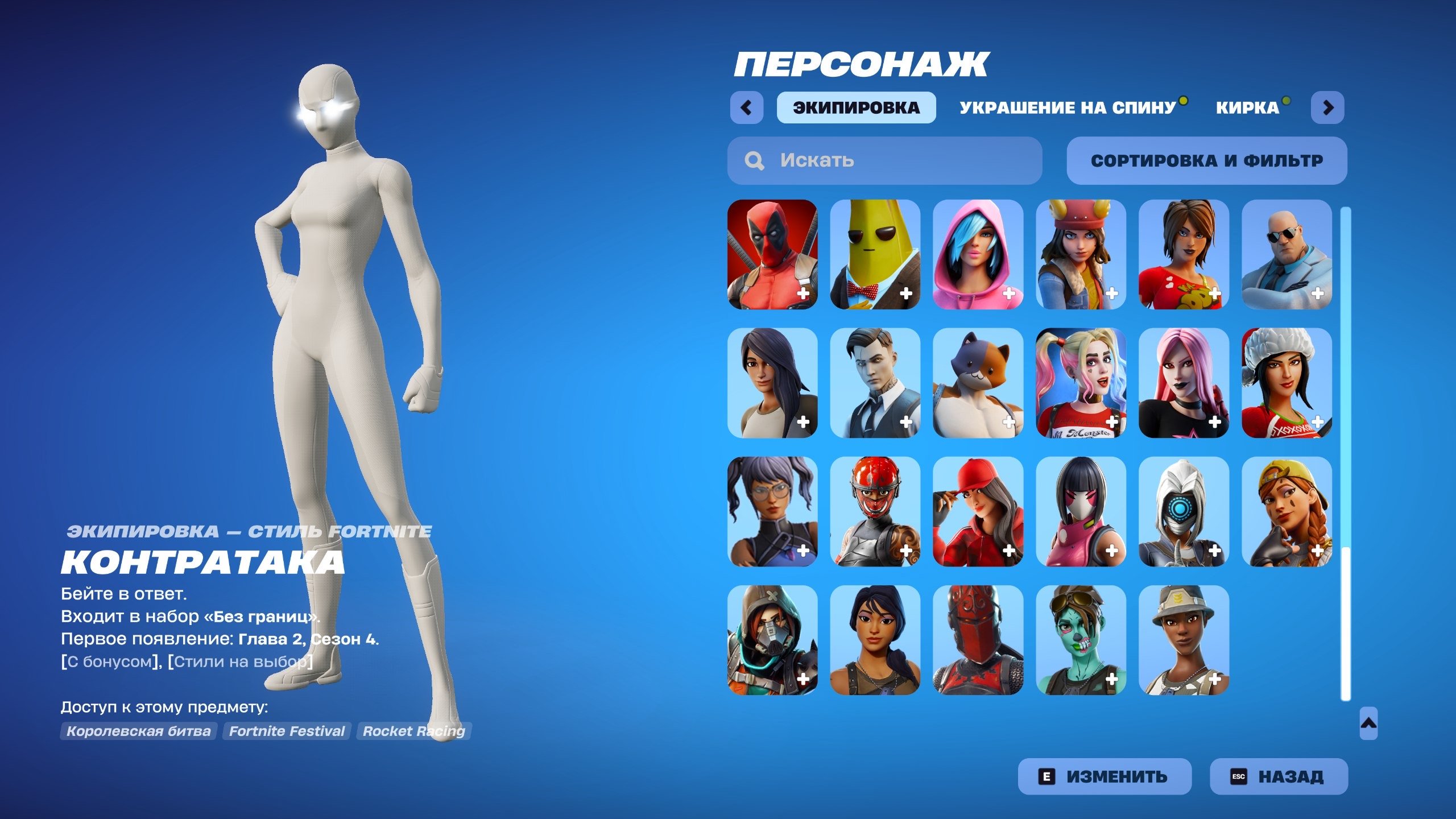1456x819 pixels.
Task: Click the right arrow after КИРКА
Action: 1329,107
